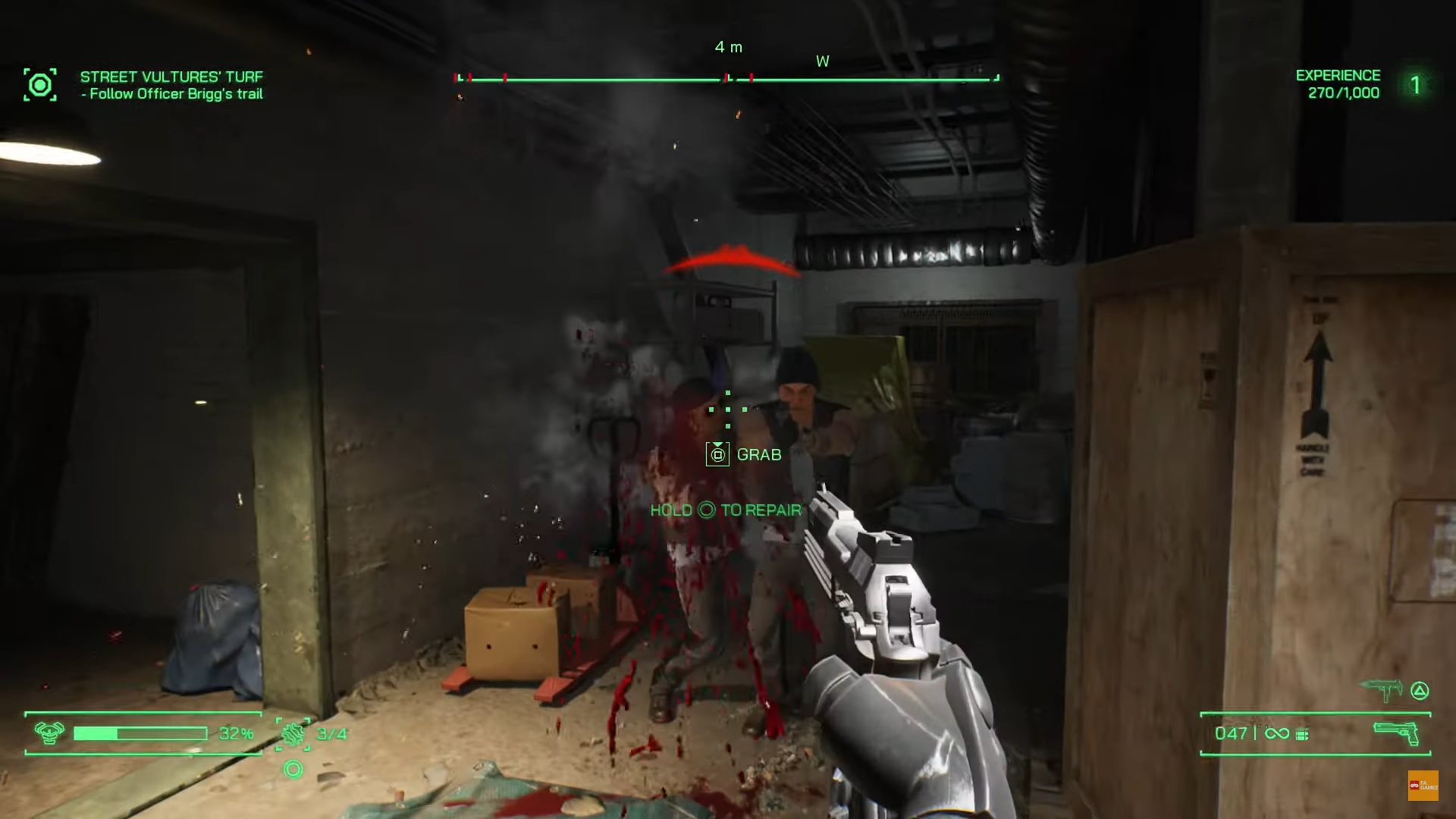Image resolution: width=1456 pixels, height=819 pixels.
Task: Select the 'STREET VULTURES' TURF' mission title
Action: click(x=171, y=76)
